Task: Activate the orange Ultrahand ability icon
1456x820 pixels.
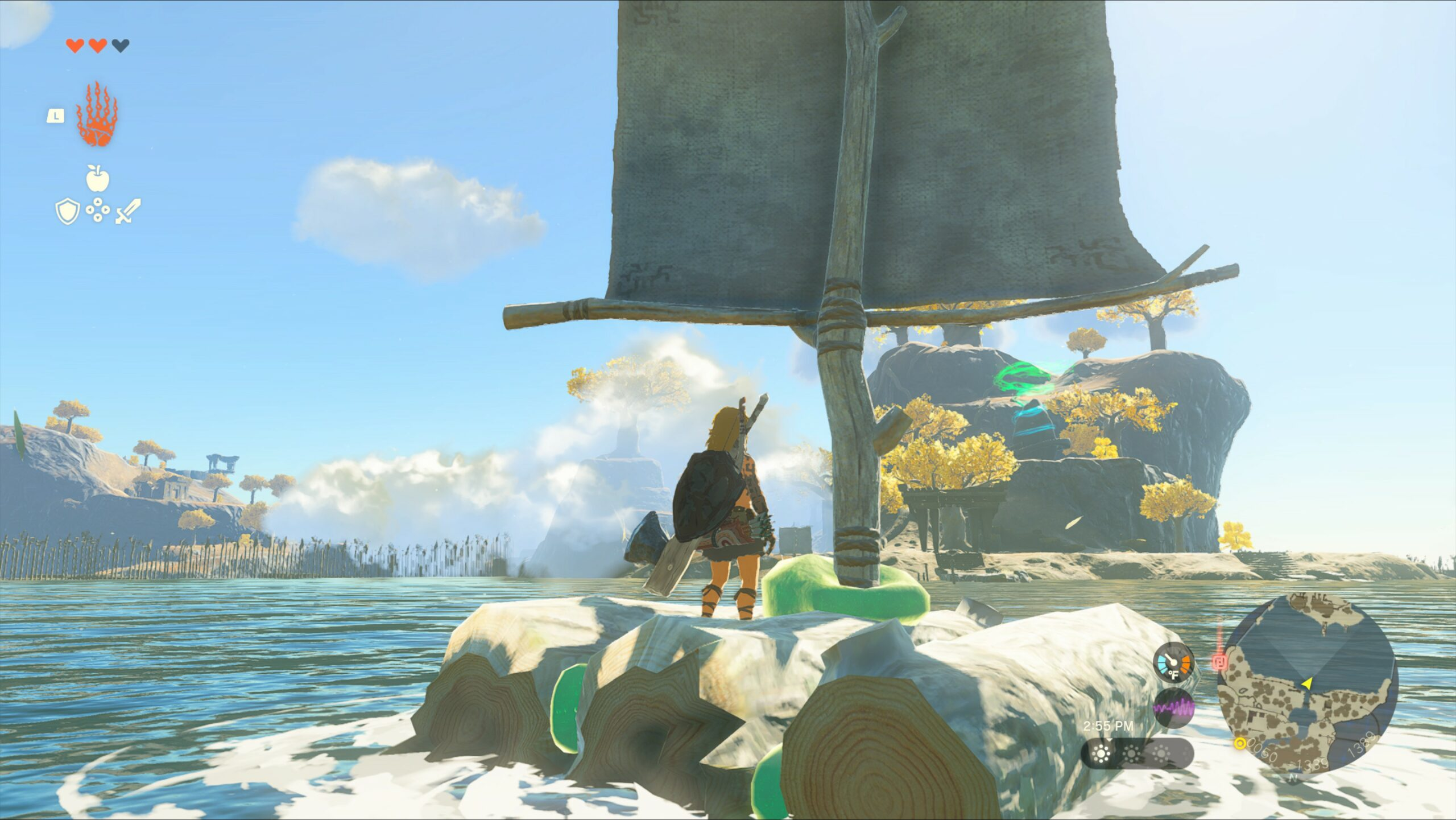Action: click(x=97, y=114)
